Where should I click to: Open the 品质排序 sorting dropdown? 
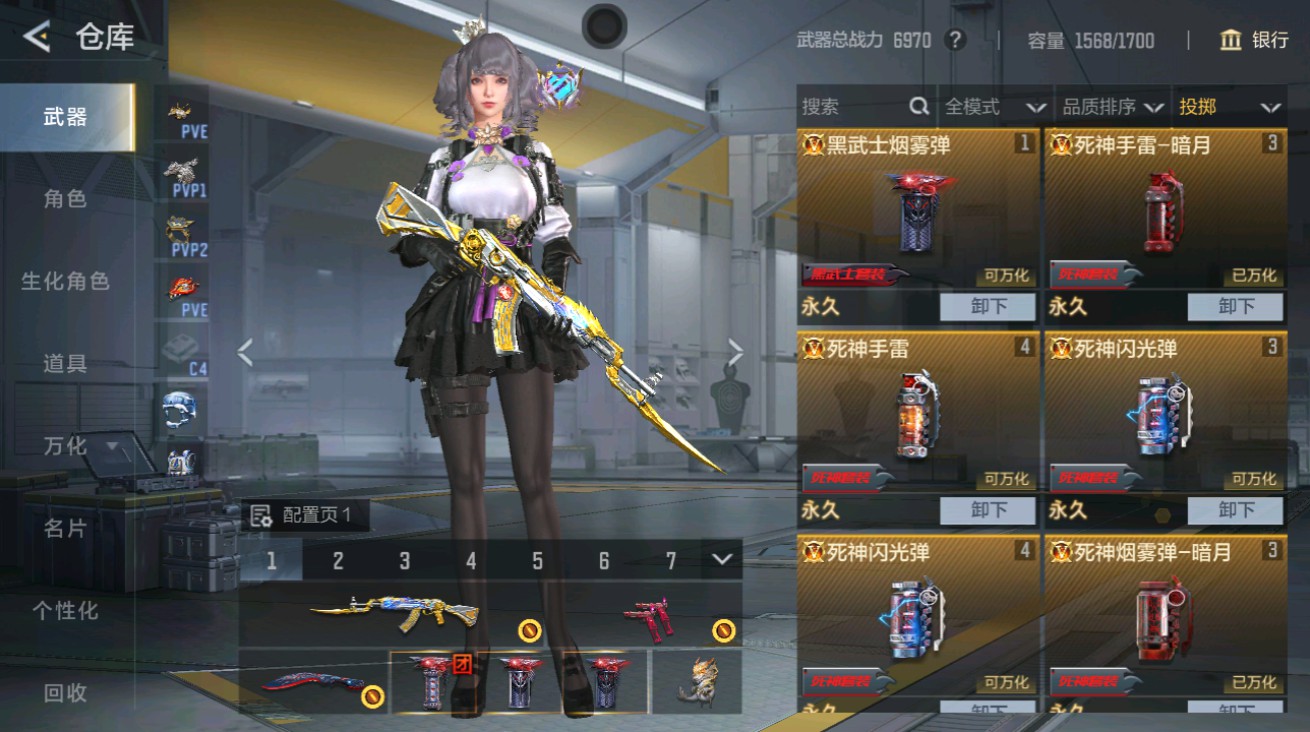point(1106,106)
